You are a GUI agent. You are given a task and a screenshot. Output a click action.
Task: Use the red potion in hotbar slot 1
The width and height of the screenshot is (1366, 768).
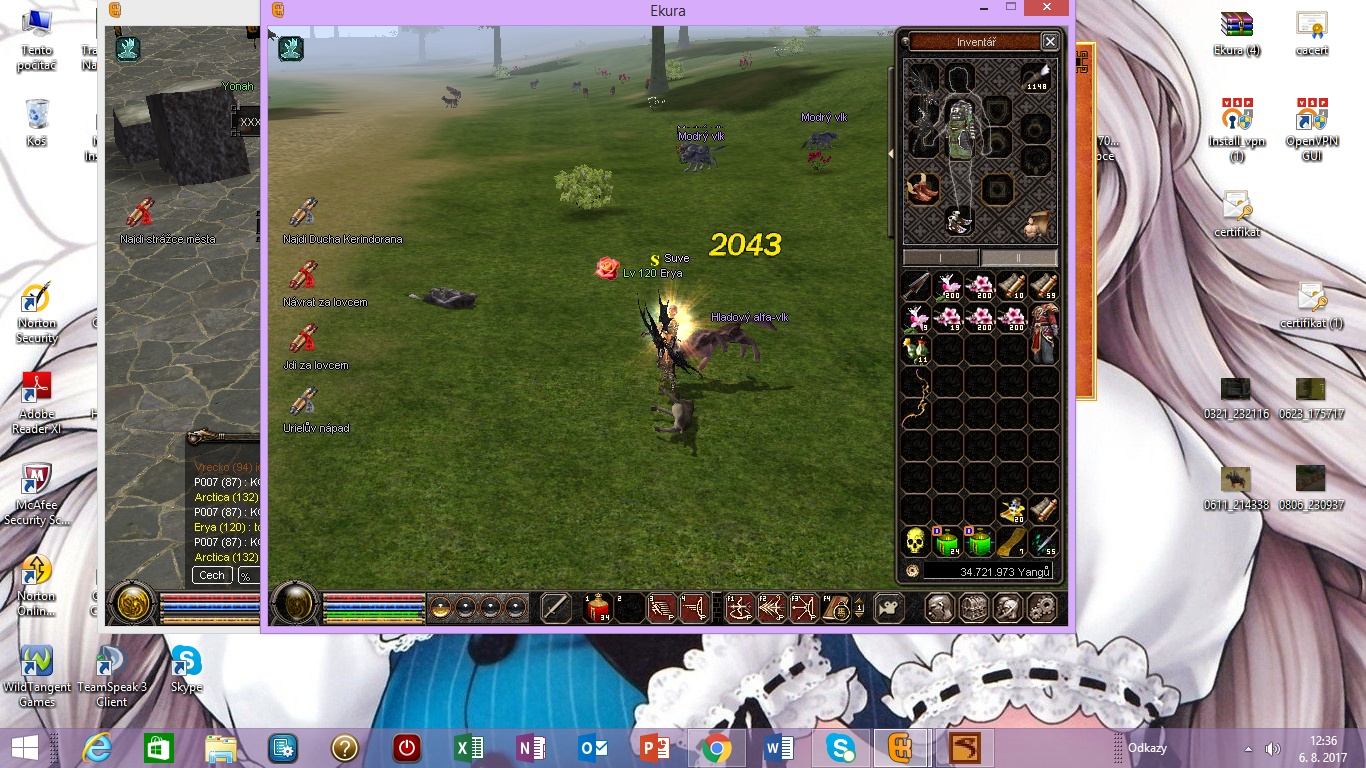pos(598,608)
